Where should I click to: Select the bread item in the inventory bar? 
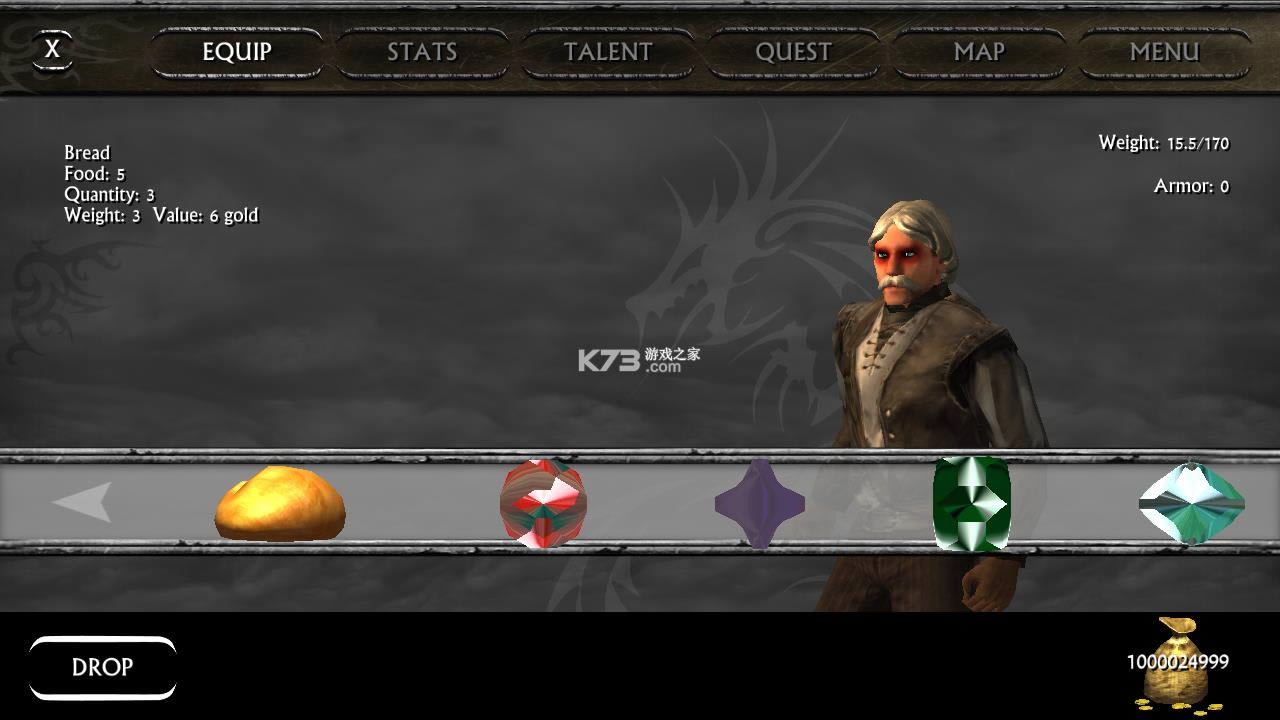coord(280,505)
